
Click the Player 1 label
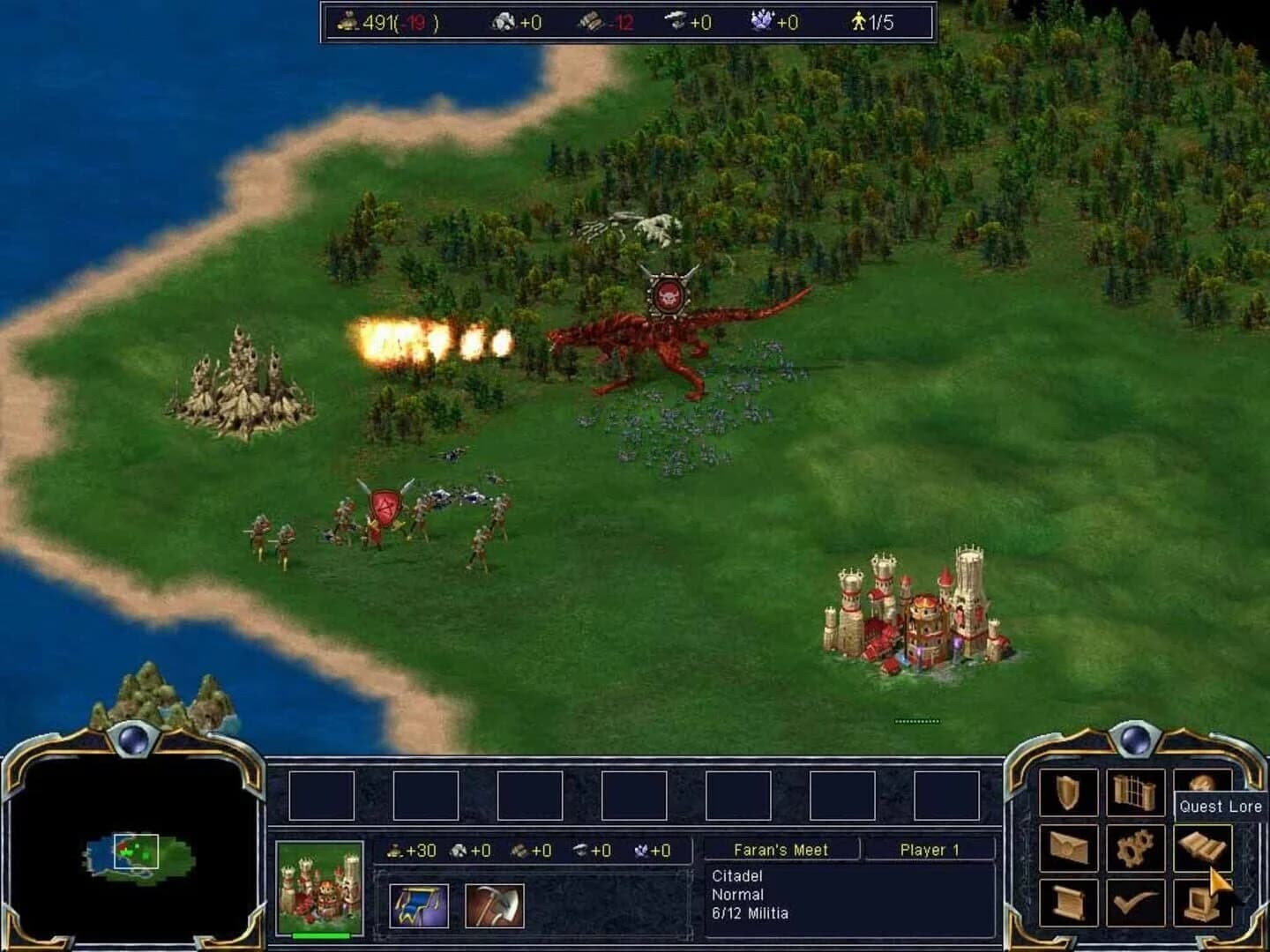pyautogui.click(x=930, y=850)
